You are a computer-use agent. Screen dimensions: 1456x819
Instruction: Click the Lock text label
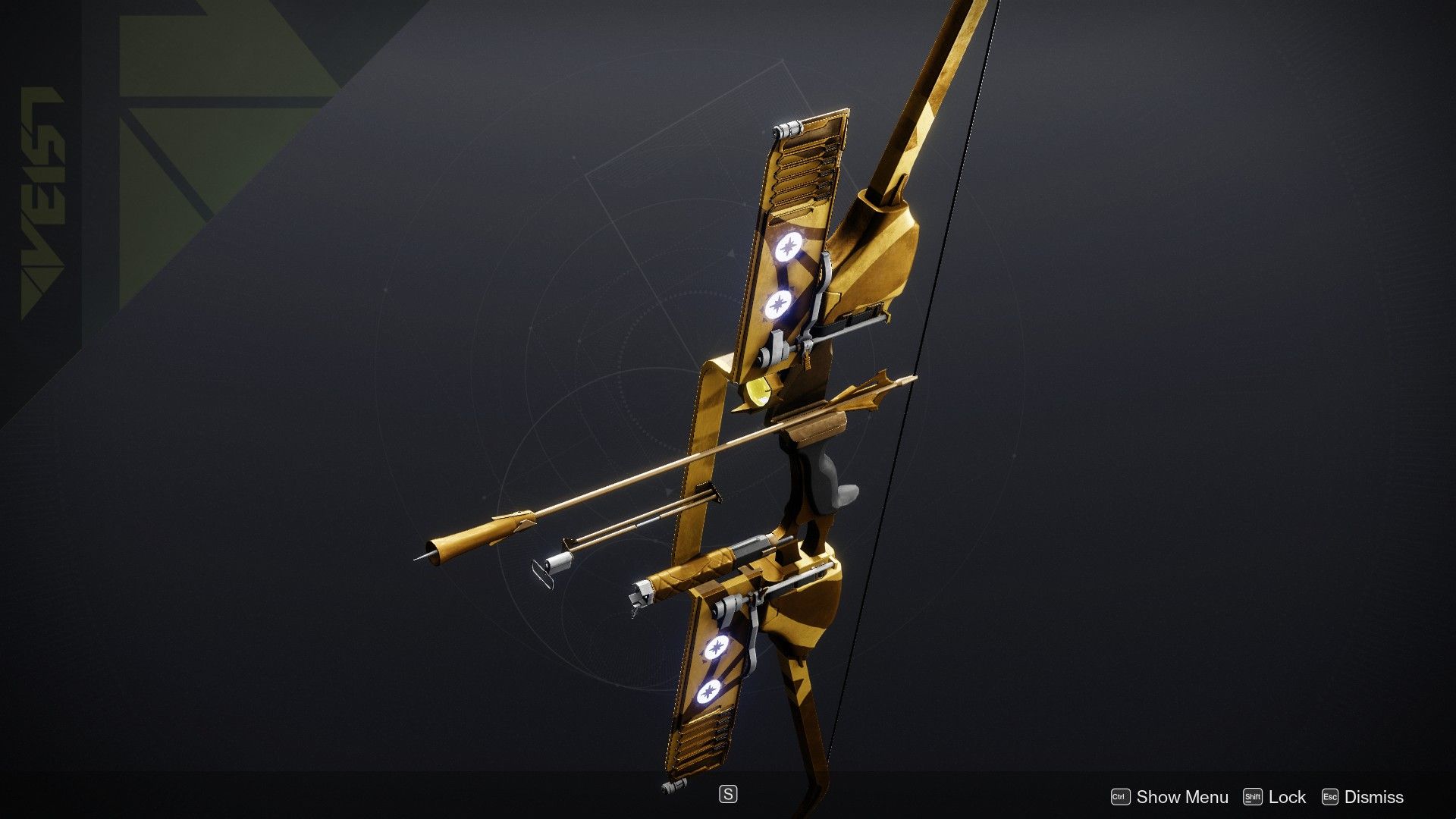point(1288,797)
